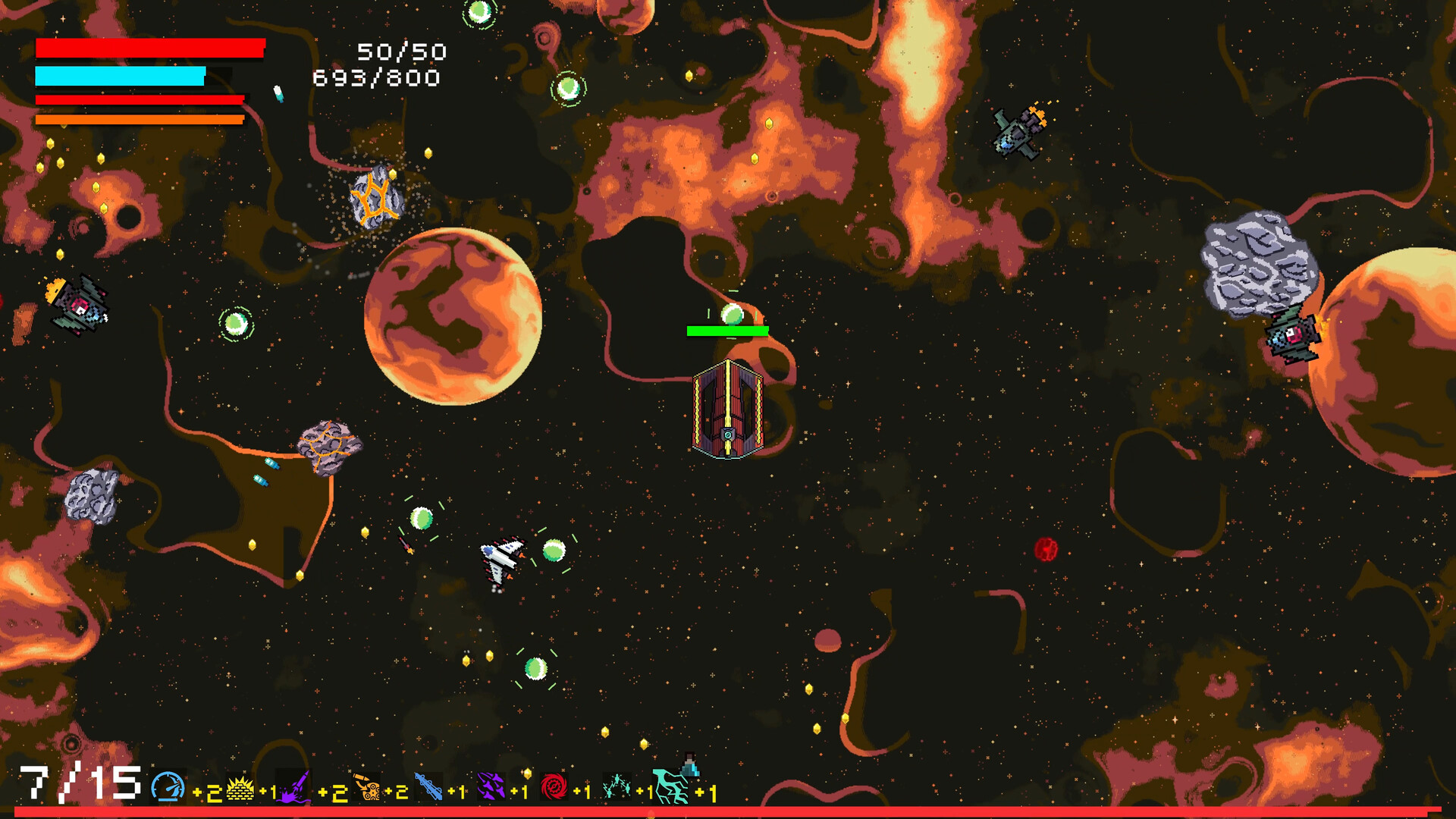Click the blue spiked missile upgrade icon
Screen dimensions: 1456x819
pos(428,788)
